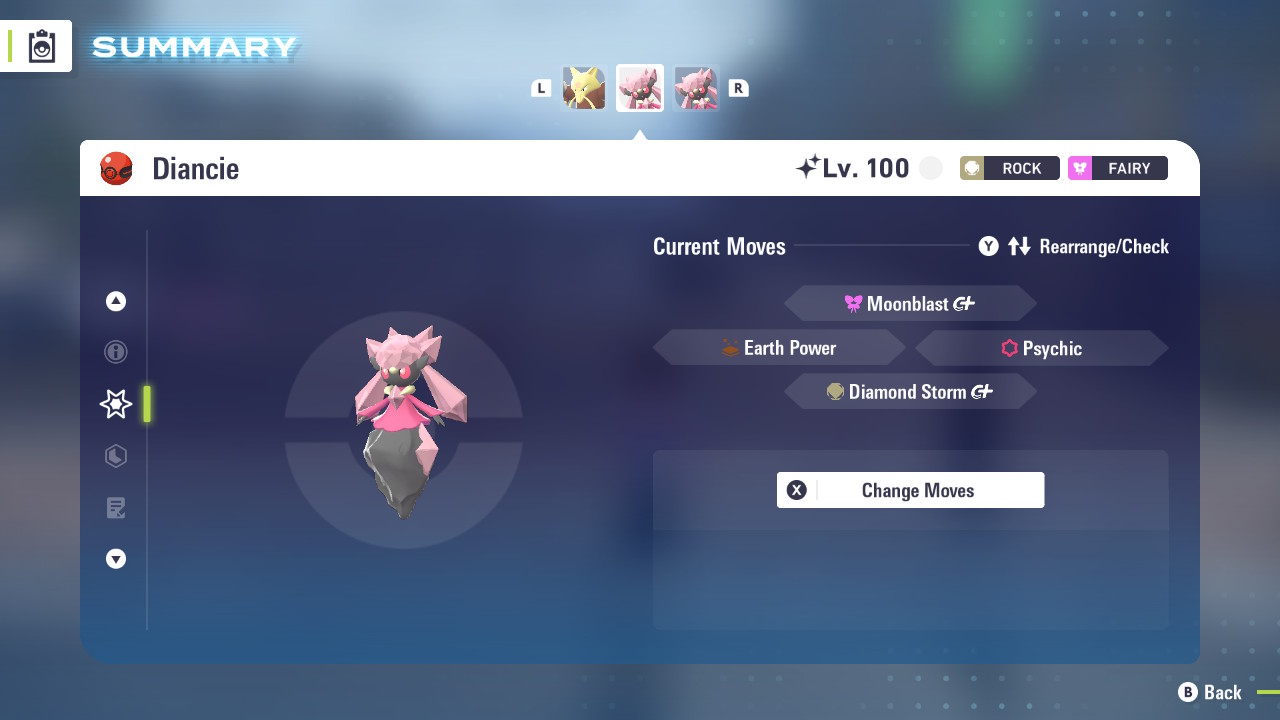Select the ROCK type badge
This screenshot has height=720, width=1280.
1010,168
